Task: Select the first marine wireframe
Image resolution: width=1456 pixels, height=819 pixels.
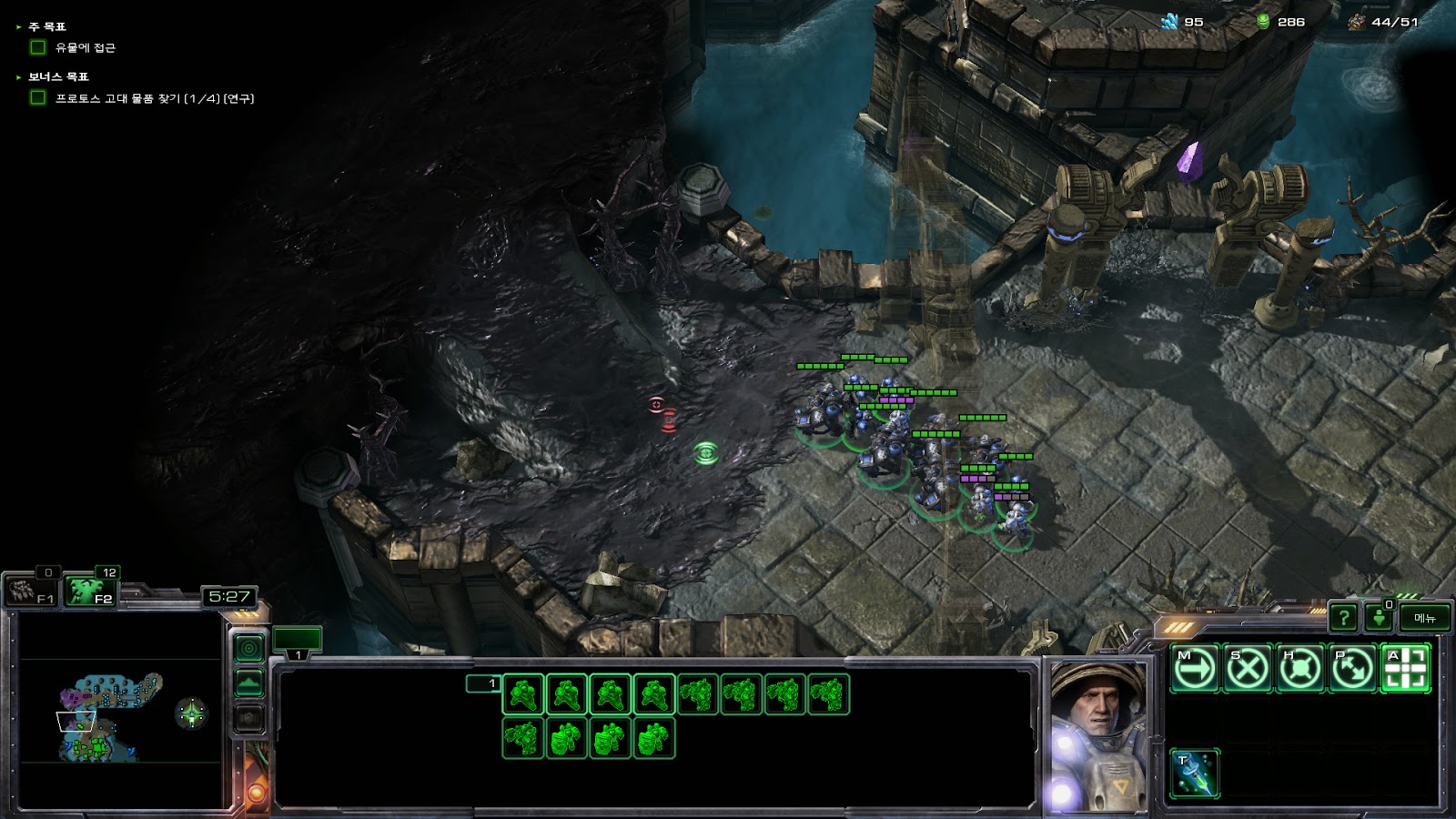Action: pos(523,695)
